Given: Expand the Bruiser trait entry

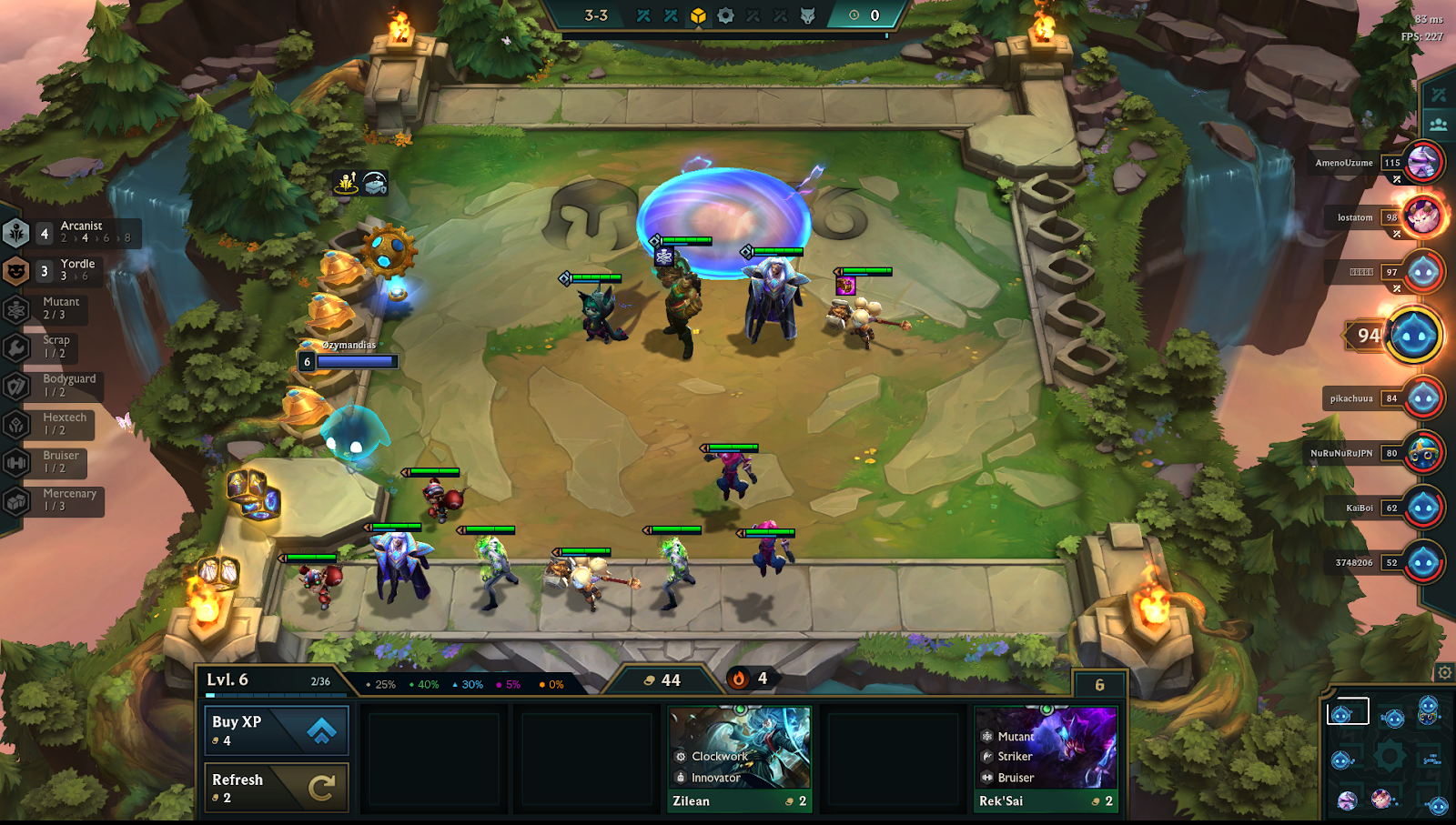Looking at the screenshot, I should point(15,461).
